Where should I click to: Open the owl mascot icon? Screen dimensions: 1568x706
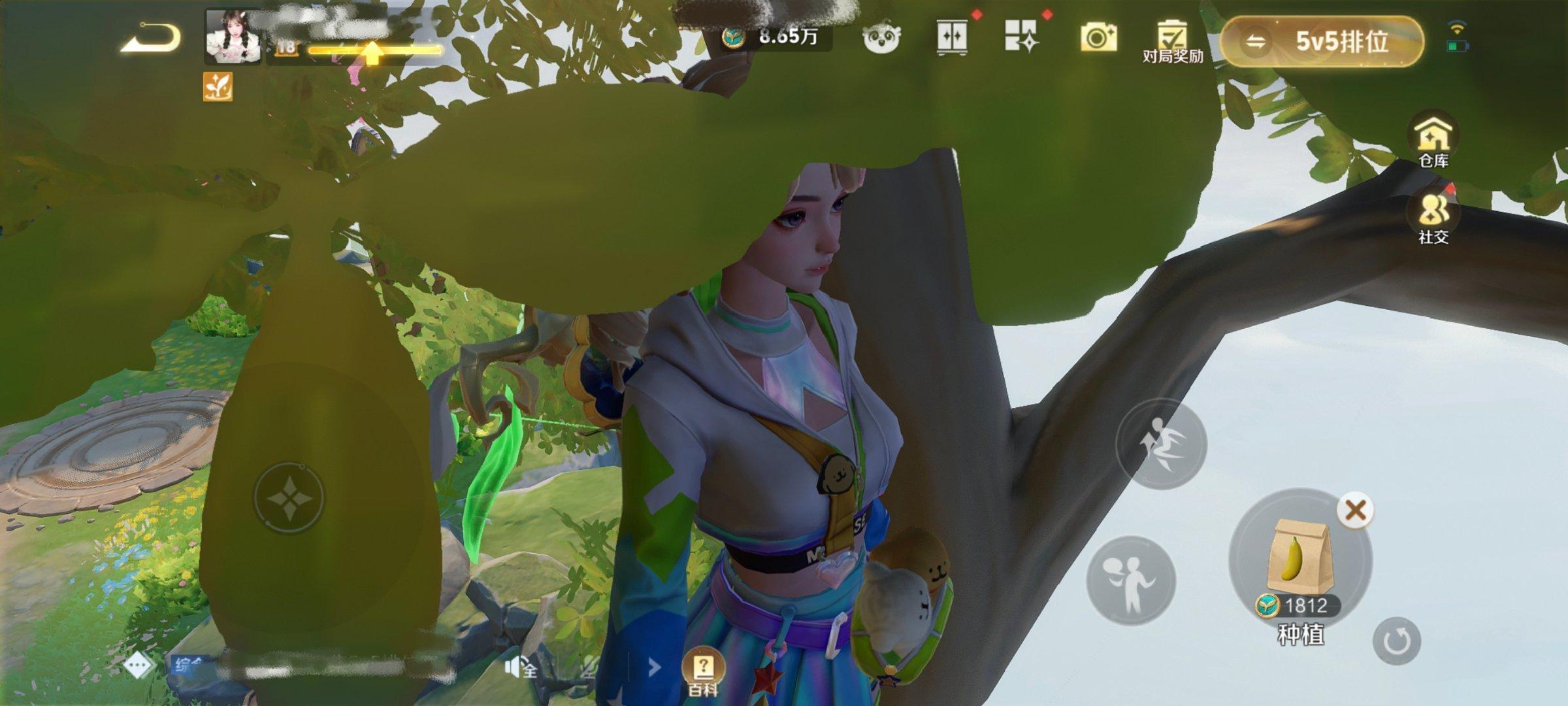click(881, 38)
